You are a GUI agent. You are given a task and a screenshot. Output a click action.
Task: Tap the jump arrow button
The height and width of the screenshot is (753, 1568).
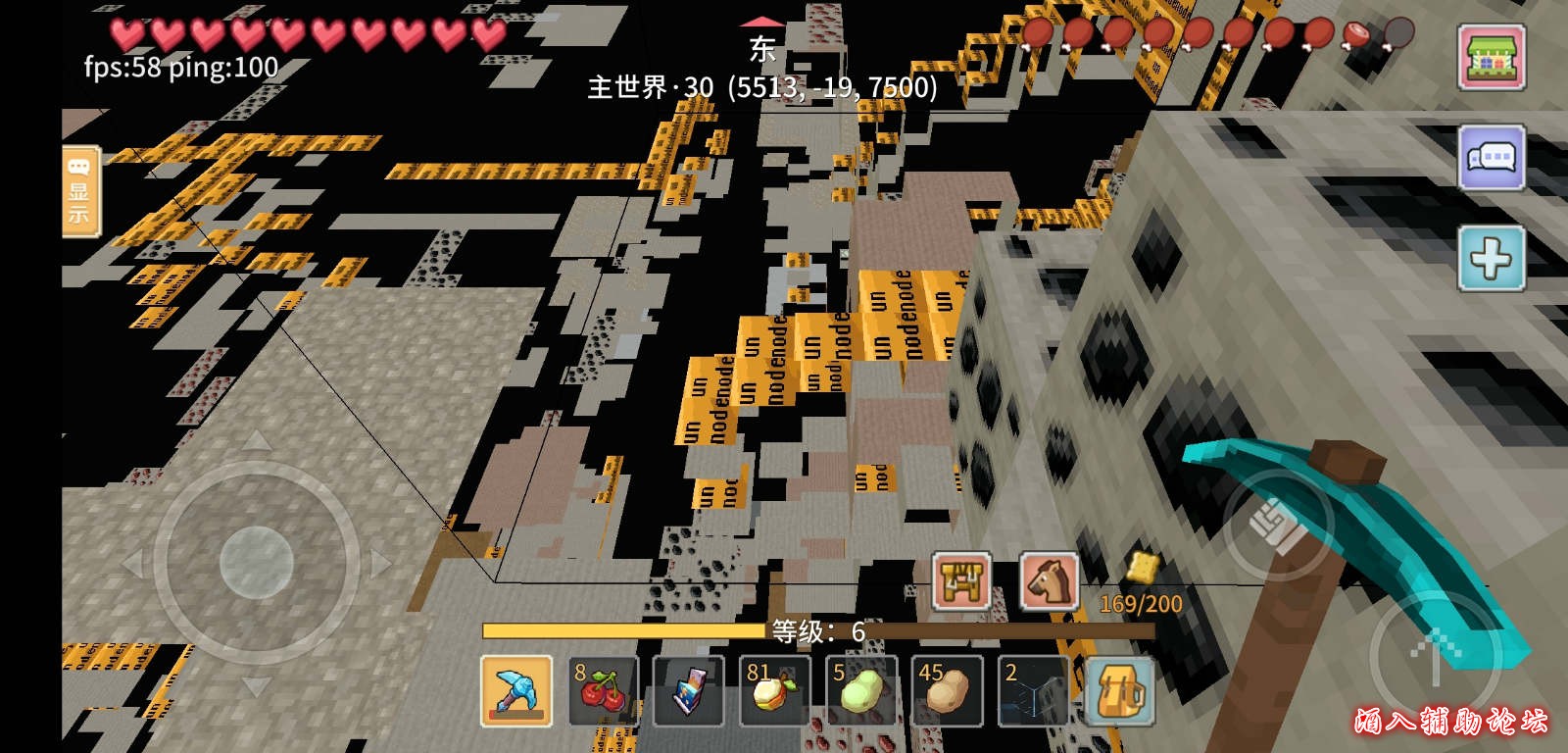pyautogui.click(x=1434, y=654)
